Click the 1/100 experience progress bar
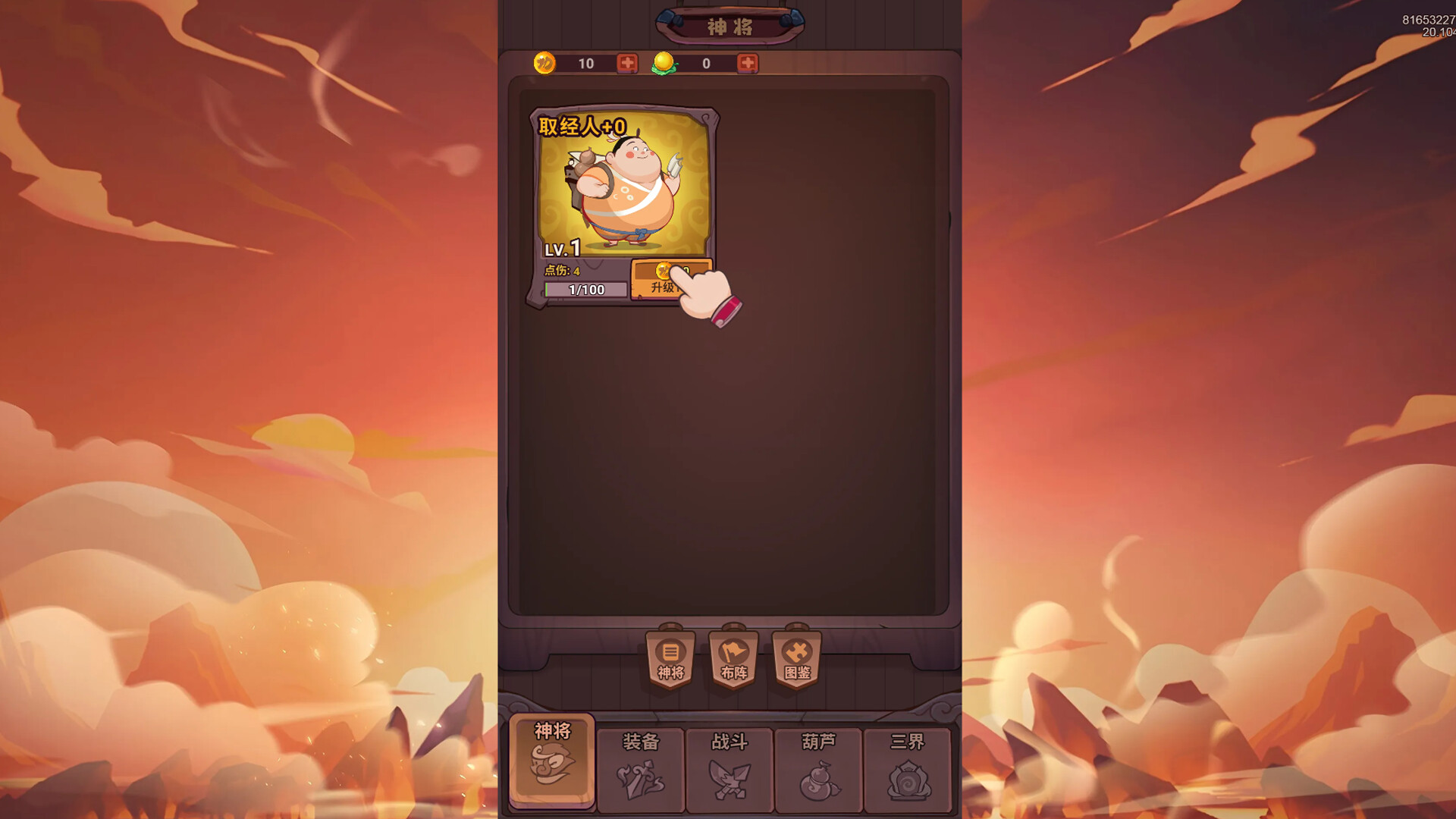This screenshot has height=819, width=1456. coord(585,290)
